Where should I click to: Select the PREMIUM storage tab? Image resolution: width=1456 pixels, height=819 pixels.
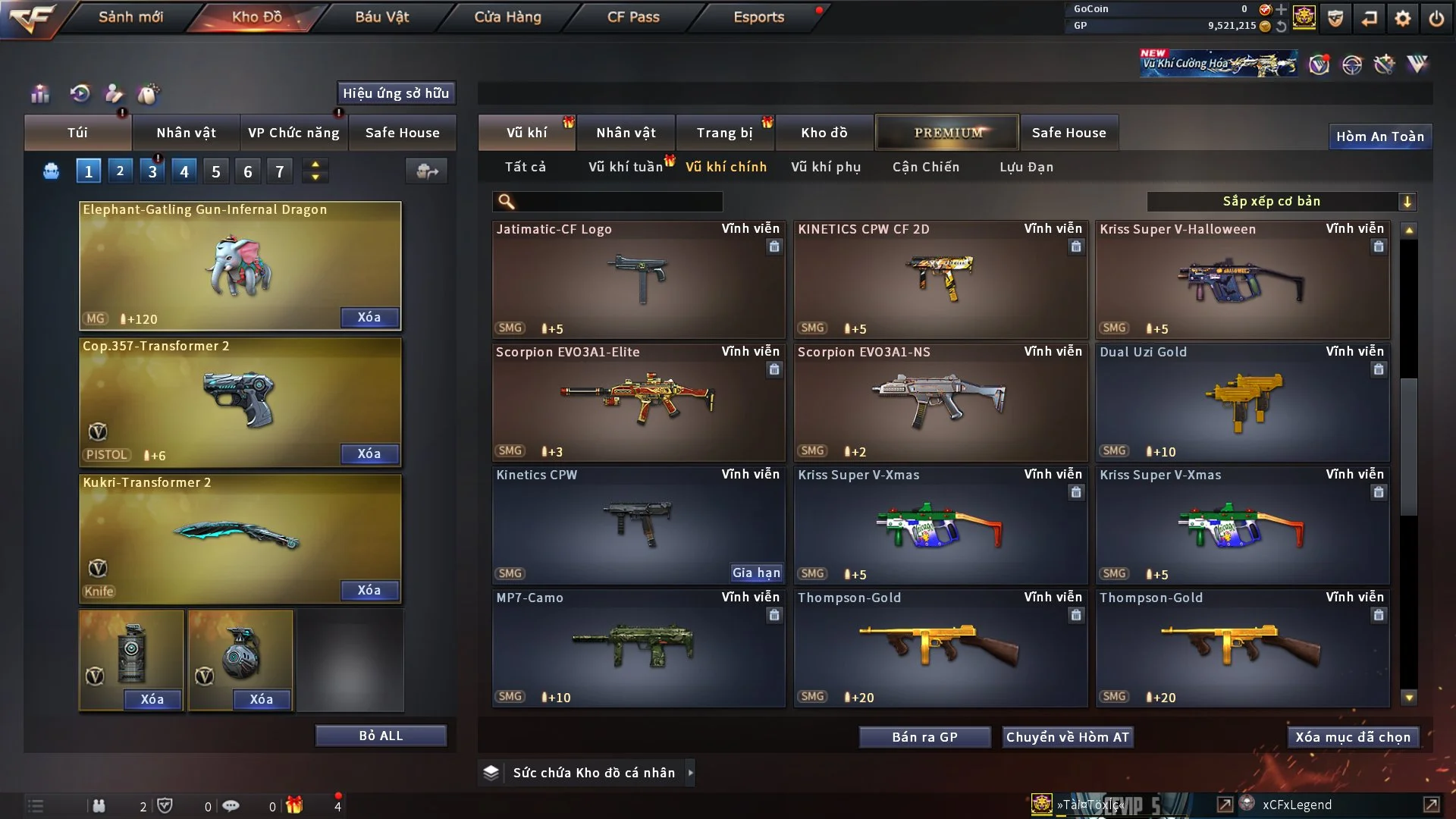coord(948,133)
